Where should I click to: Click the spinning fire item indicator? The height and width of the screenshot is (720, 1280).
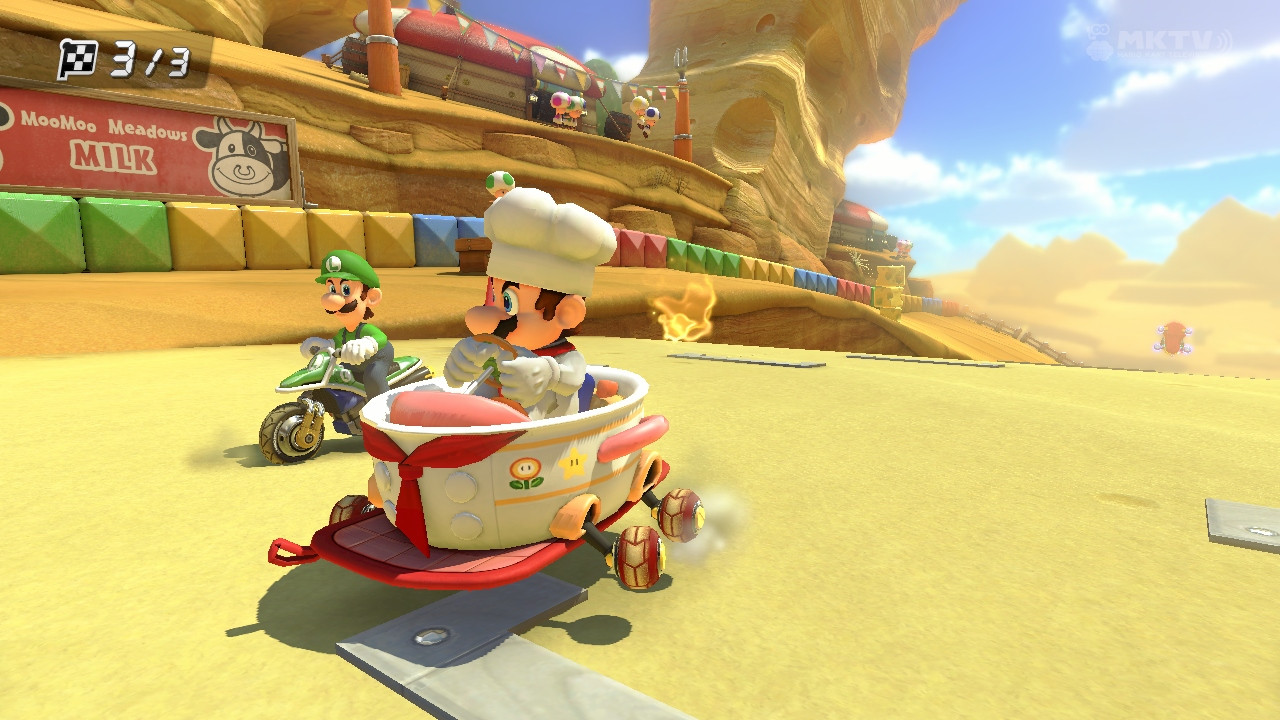coord(682,305)
